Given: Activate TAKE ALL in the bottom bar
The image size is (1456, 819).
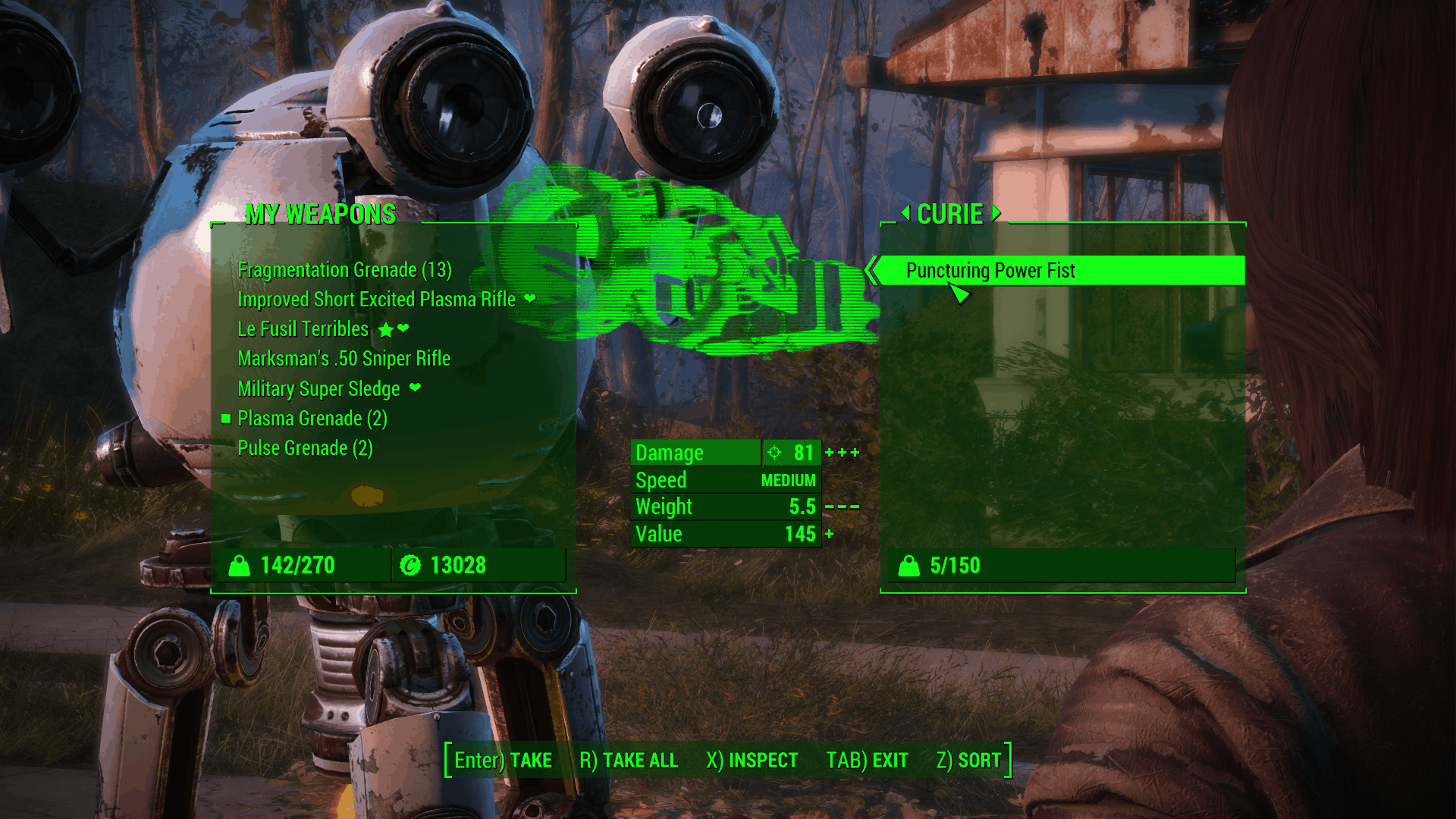Looking at the screenshot, I should (x=629, y=760).
